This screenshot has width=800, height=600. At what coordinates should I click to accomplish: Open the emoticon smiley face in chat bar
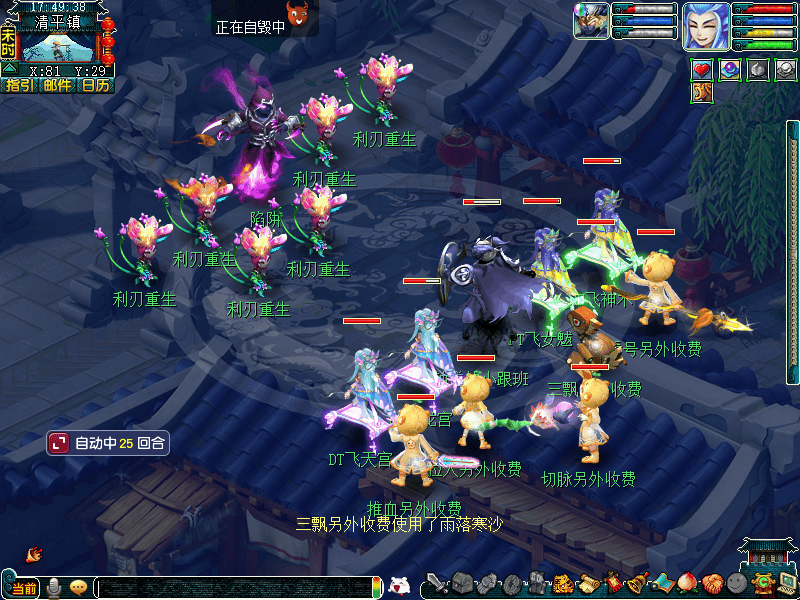(x=79, y=587)
